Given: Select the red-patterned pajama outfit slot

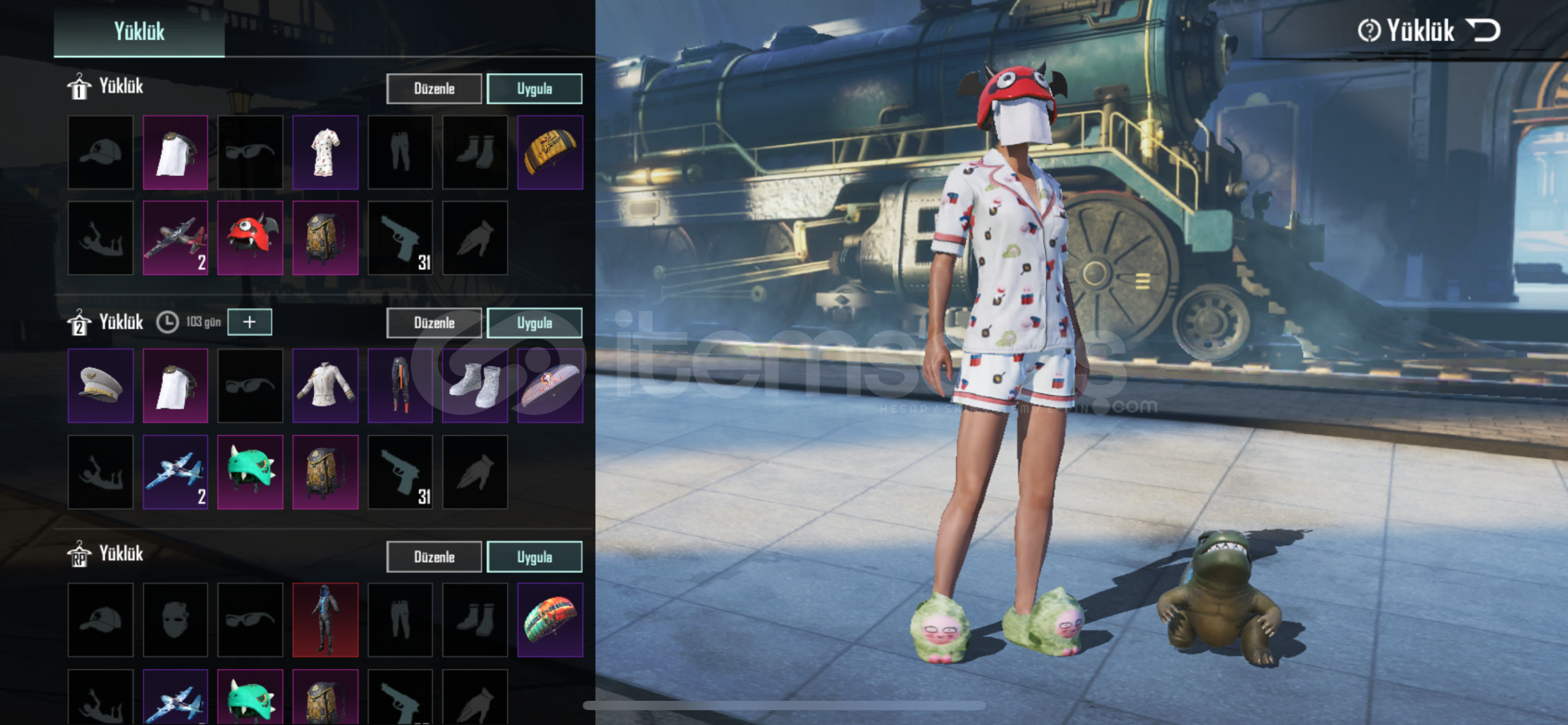Looking at the screenshot, I should (325, 152).
